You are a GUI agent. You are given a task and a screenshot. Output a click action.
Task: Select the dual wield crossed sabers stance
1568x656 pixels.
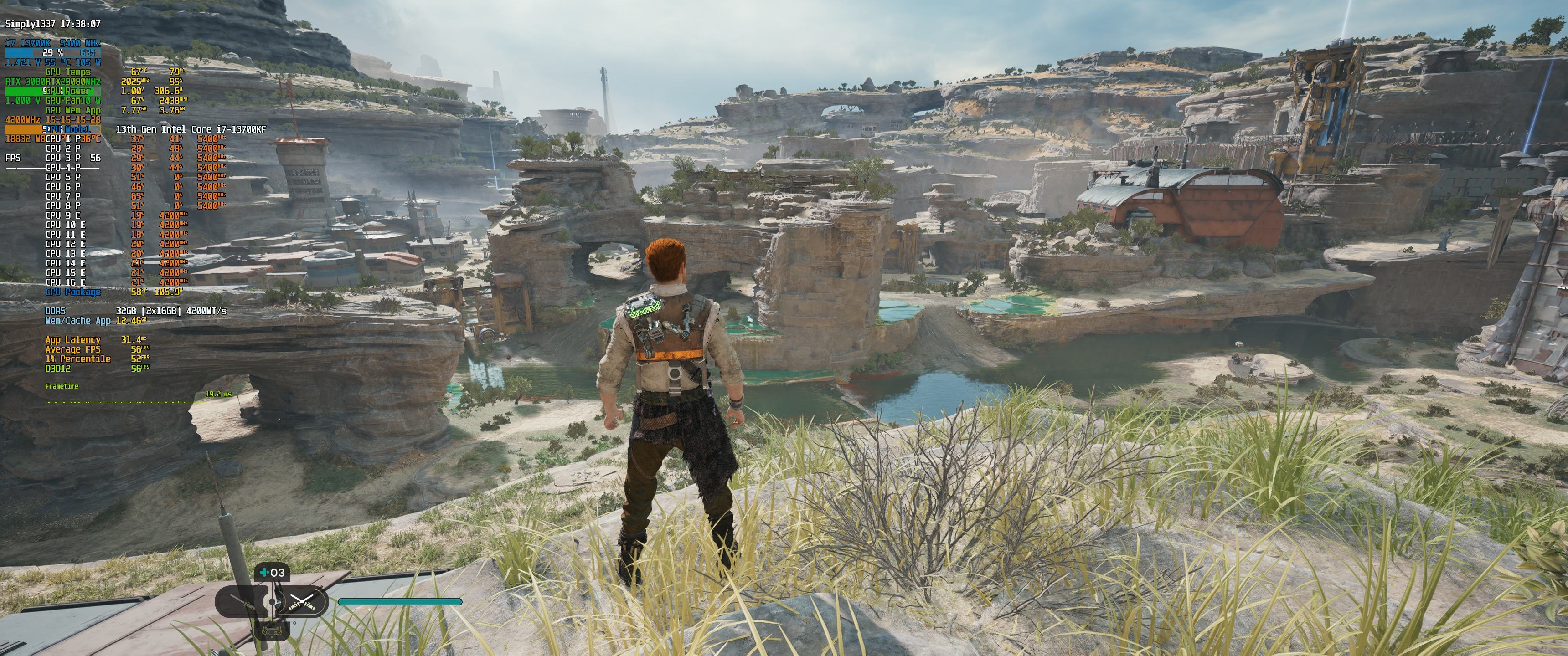point(303,602)
